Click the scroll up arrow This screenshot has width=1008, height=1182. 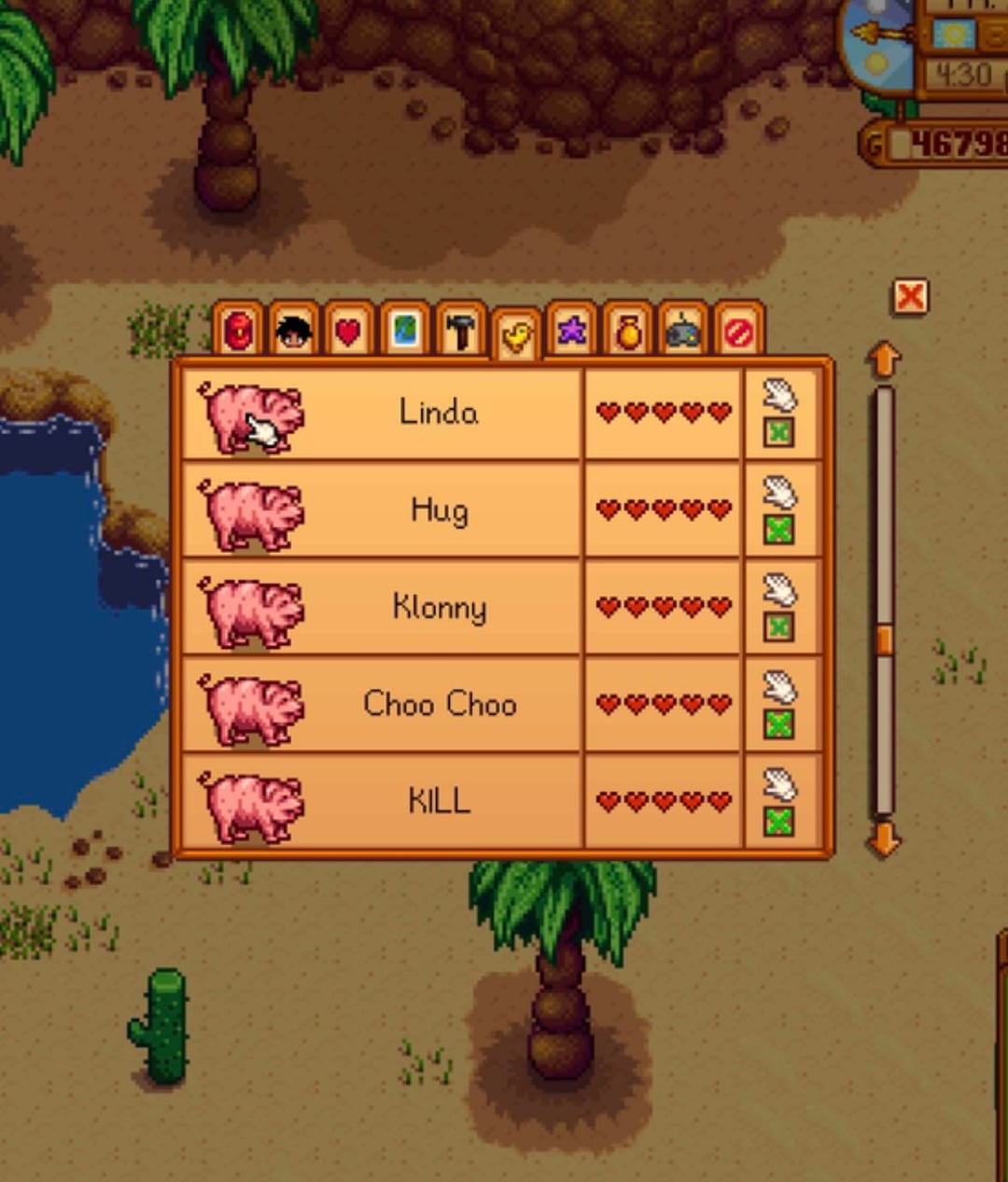884,359
